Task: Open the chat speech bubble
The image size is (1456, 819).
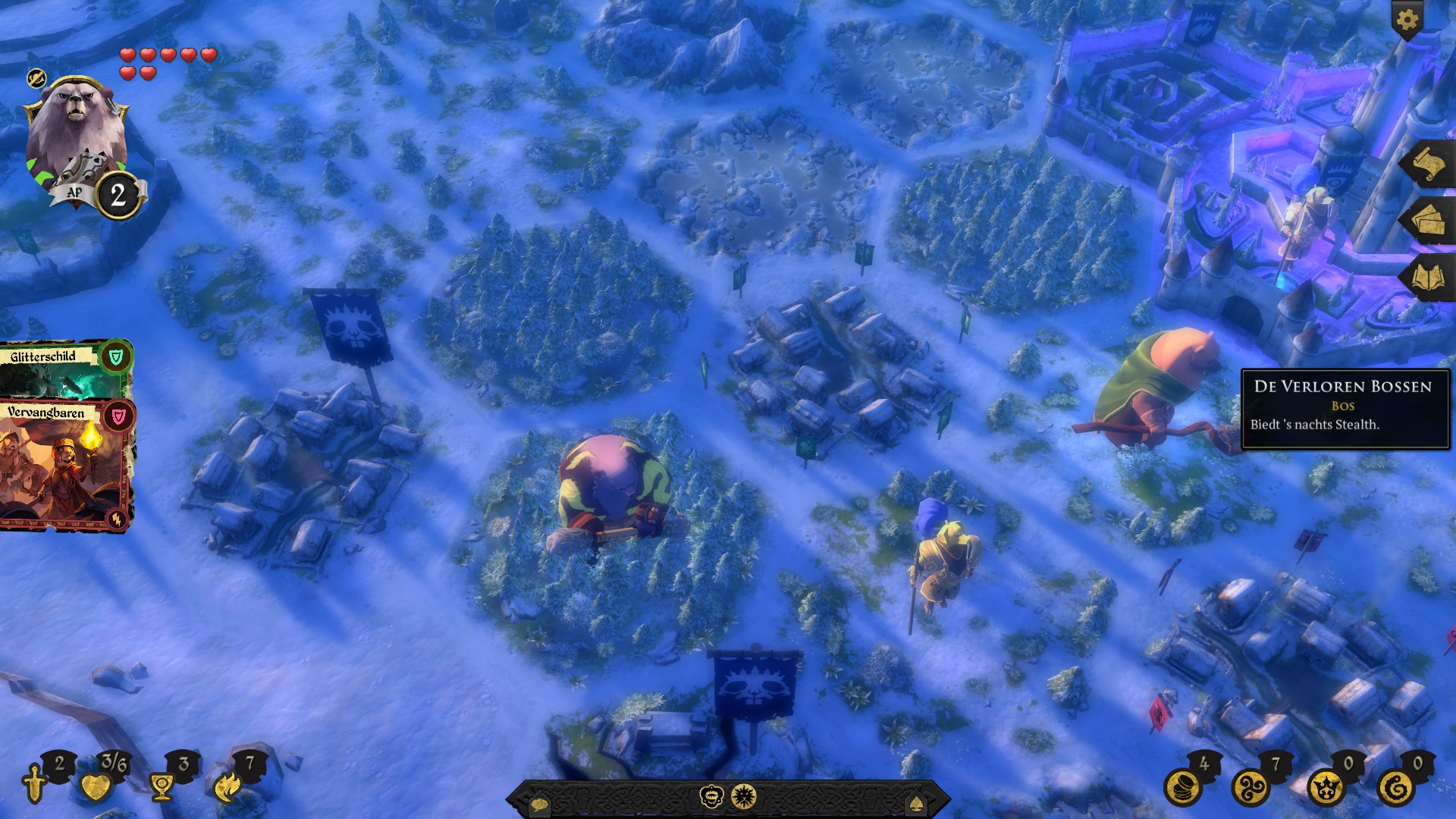Action: pos(539,804)
